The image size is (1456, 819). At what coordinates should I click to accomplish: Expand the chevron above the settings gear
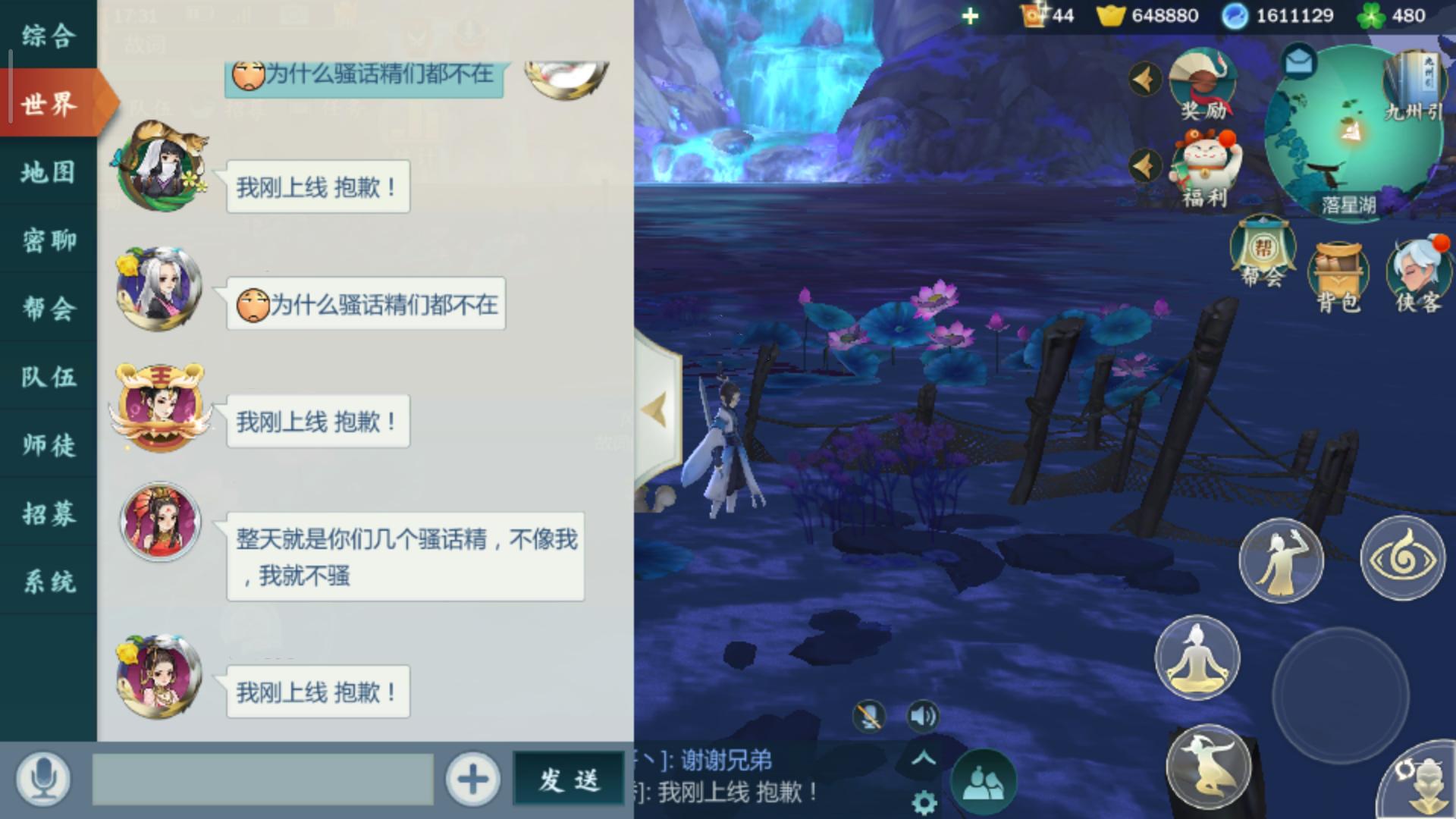tap(924, 756)
